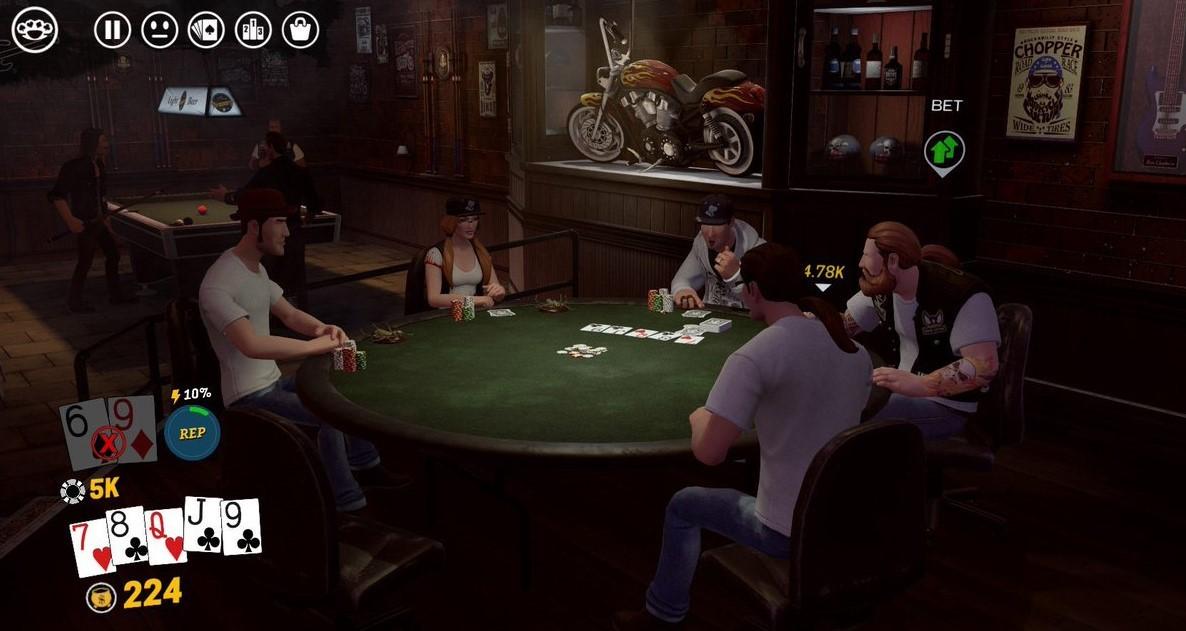Pause the poker game
Screen dimensions: 1186x631
113,29
